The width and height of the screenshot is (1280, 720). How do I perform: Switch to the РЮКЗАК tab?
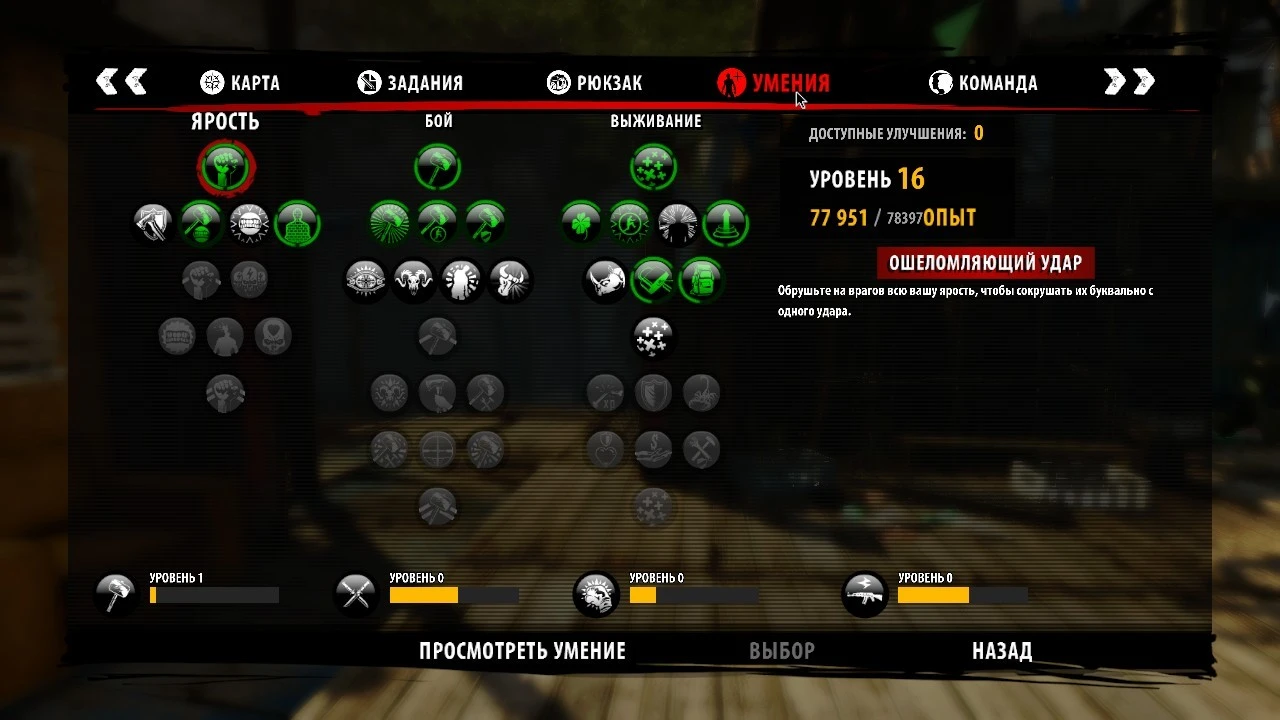[x=595, y=83]
